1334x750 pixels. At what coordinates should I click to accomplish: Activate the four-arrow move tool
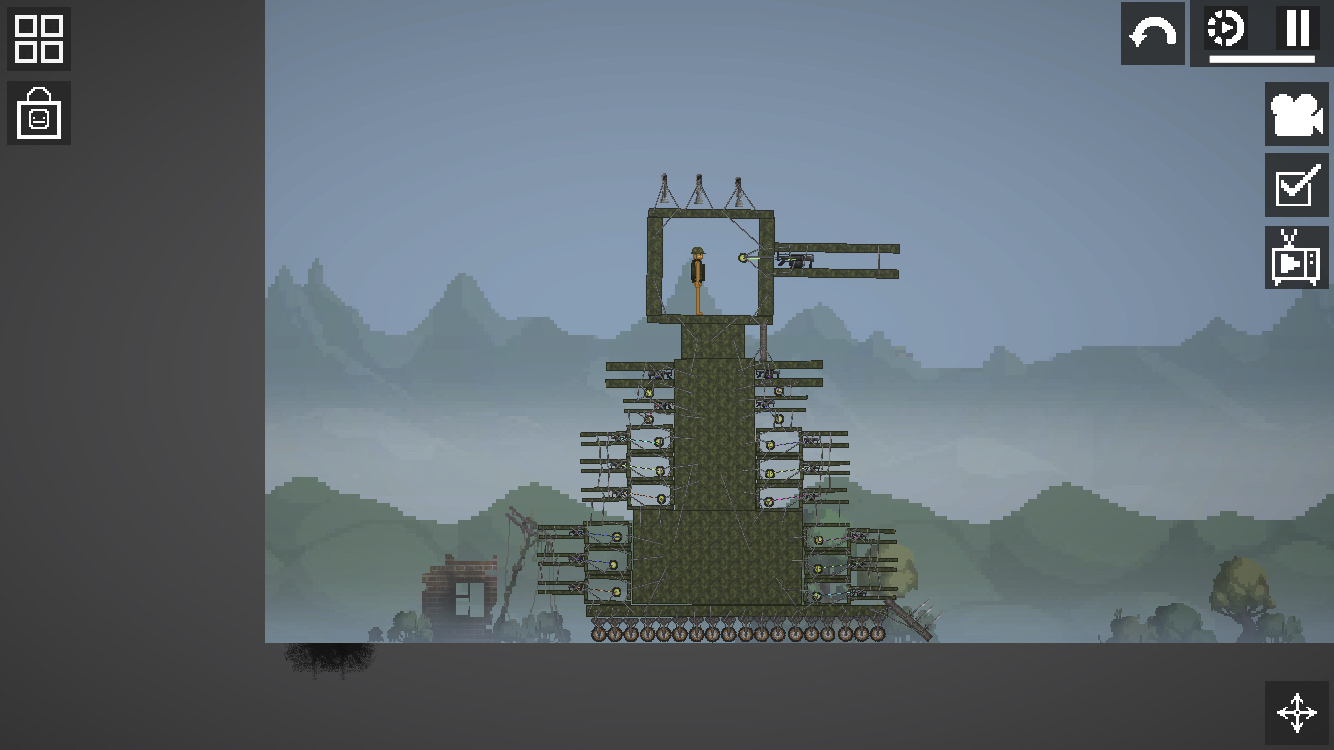tap(1297, 713)
